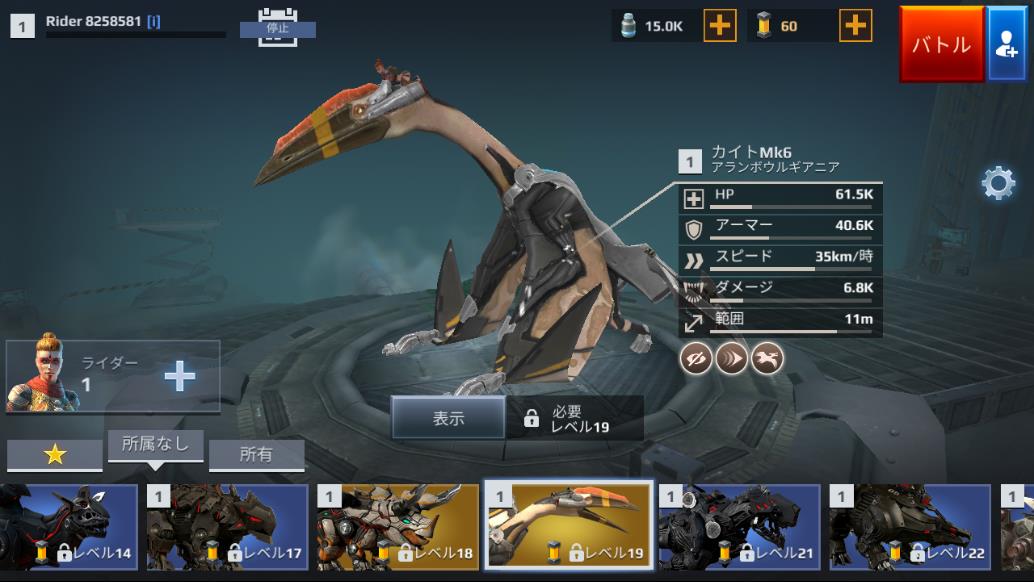Select the 所属なし tab
This screenshot has width=1034, height=582.
click(x=155, y=445)
